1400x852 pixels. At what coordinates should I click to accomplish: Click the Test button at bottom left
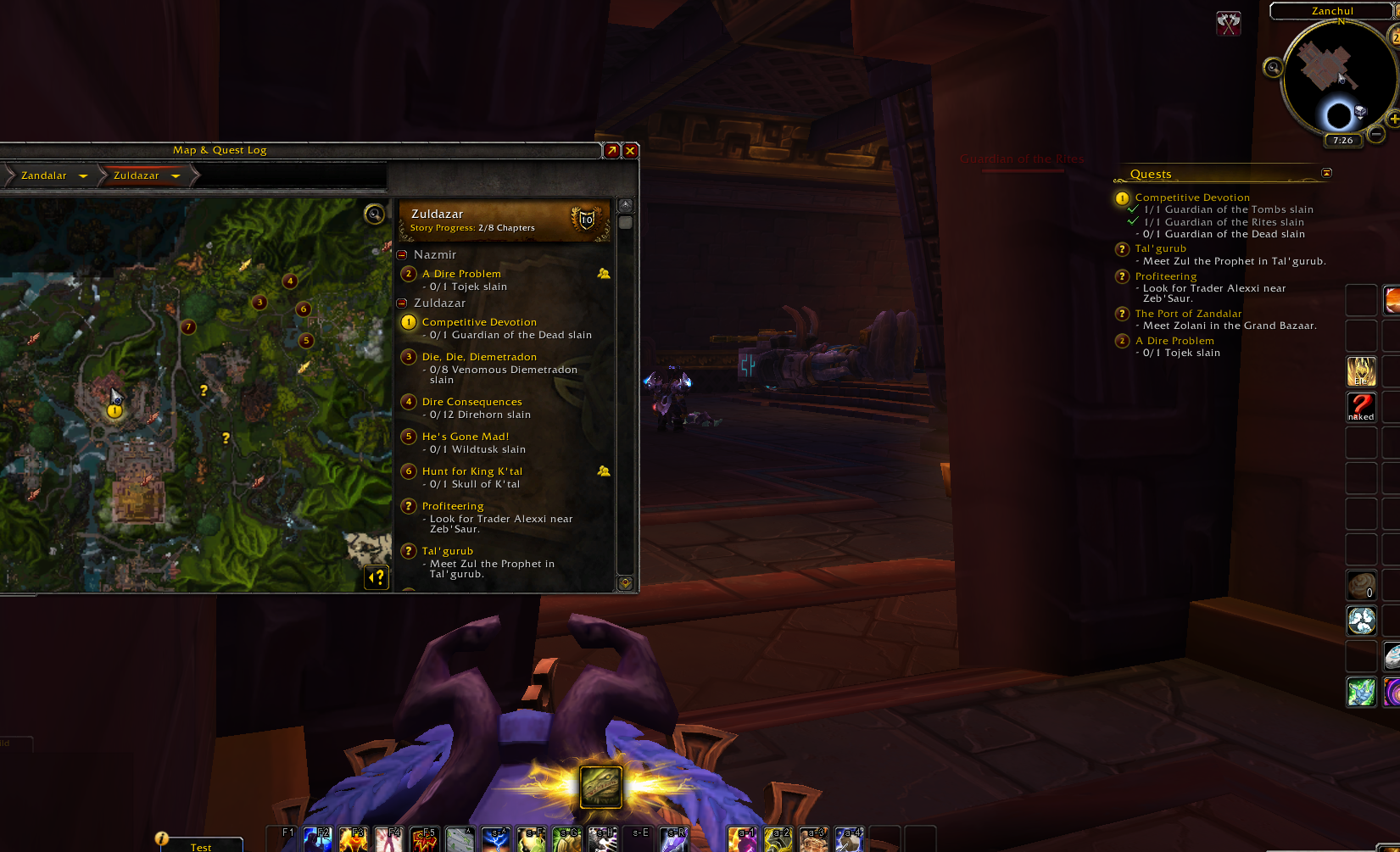(201, 846)
